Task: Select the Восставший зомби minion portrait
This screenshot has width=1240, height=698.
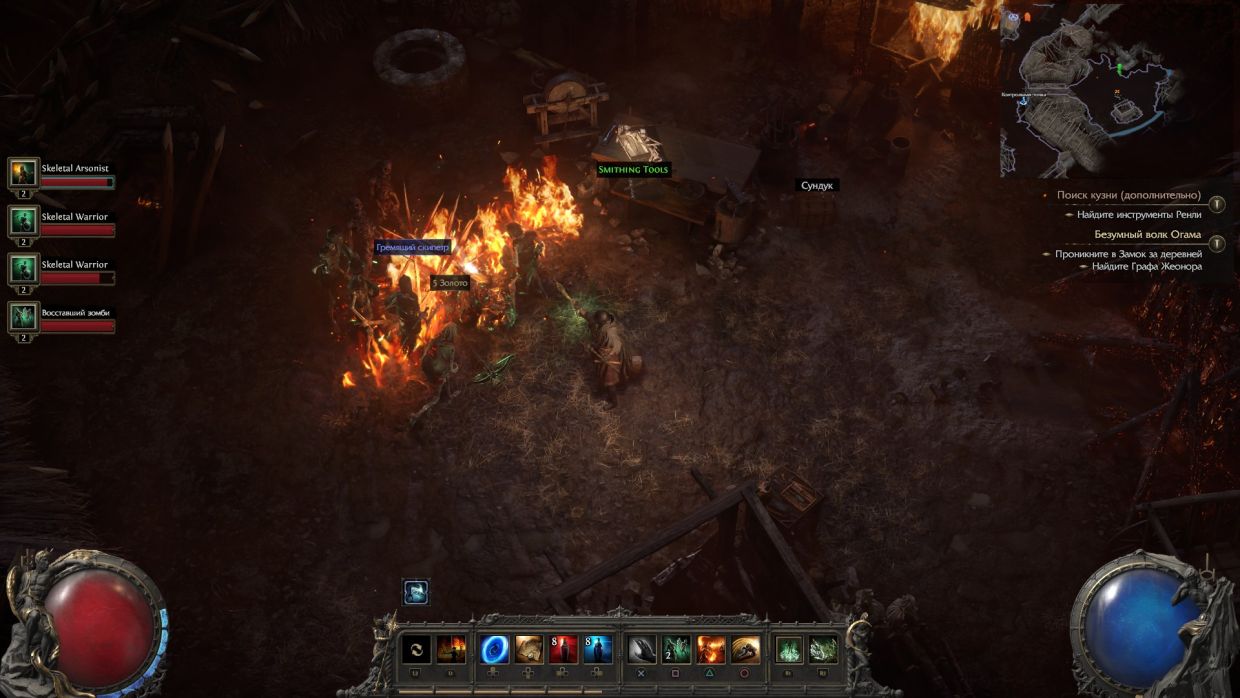Action: pos(23,317)
